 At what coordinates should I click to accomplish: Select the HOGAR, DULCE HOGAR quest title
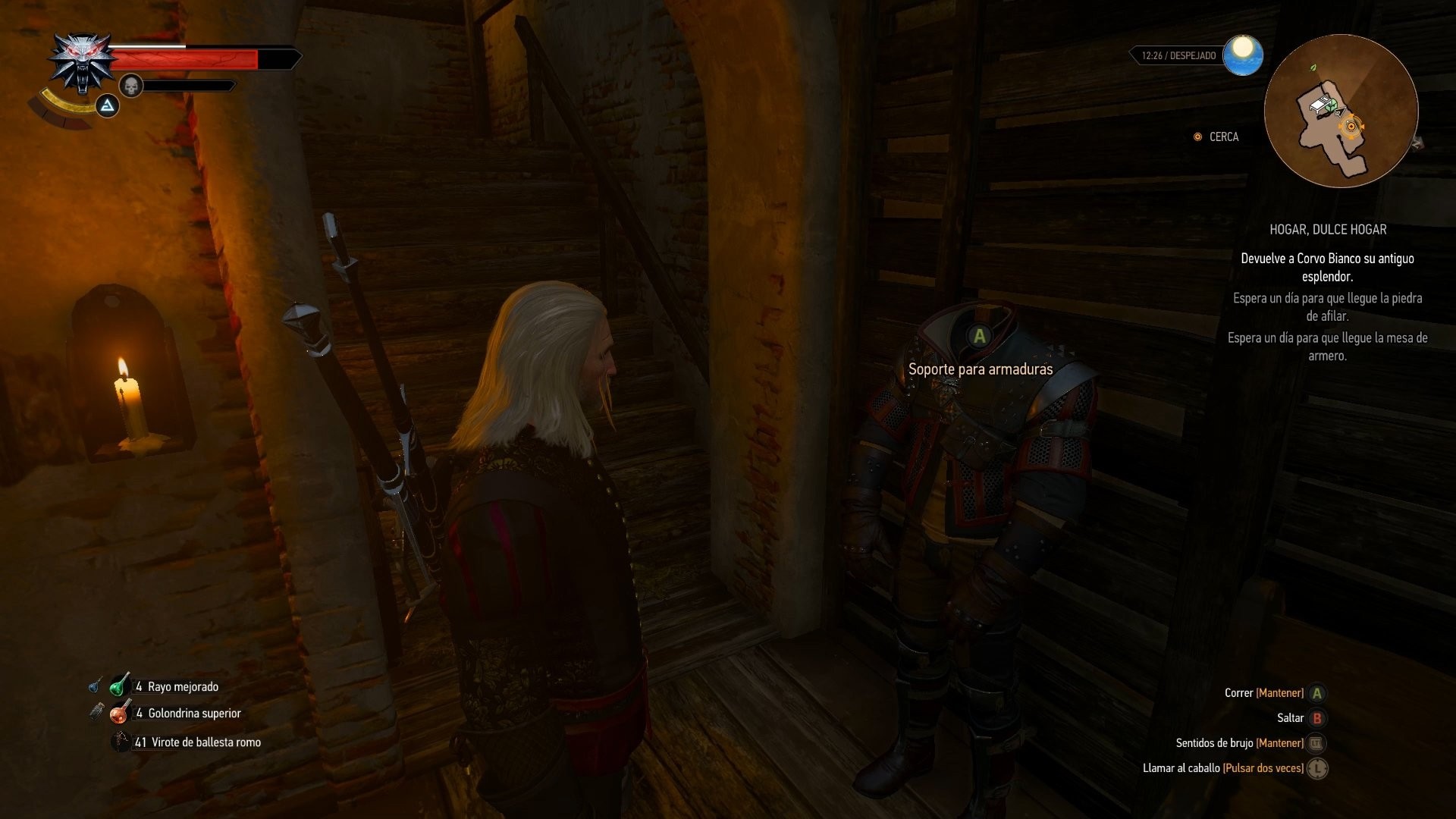click(1329, 230)
